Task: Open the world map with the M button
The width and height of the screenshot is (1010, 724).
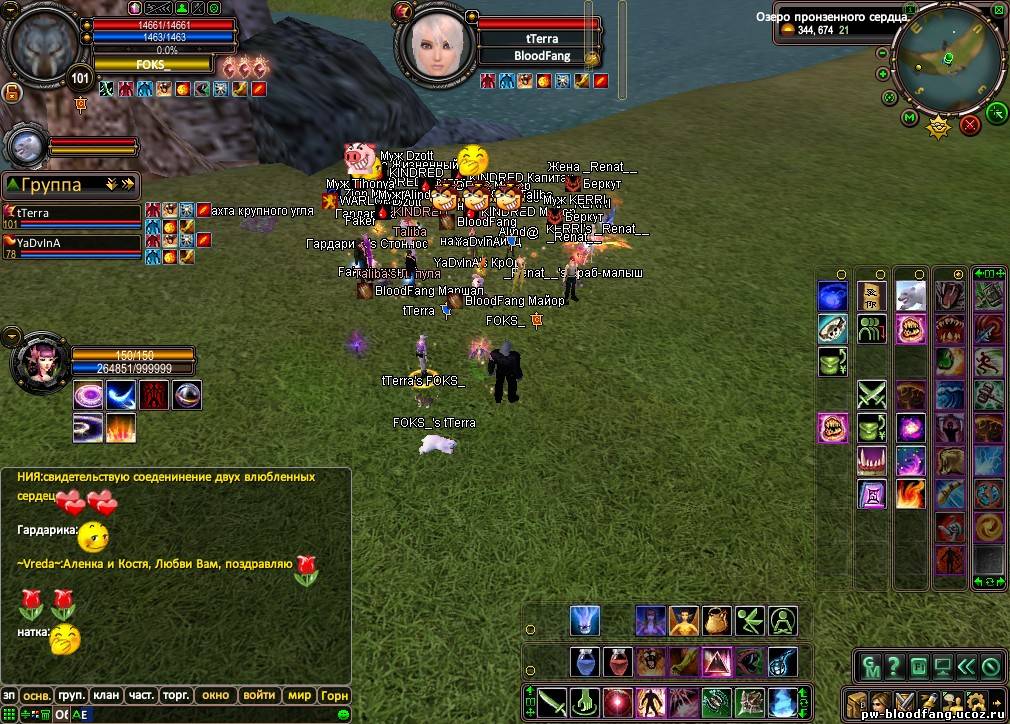Action: (x=909, y=118)
